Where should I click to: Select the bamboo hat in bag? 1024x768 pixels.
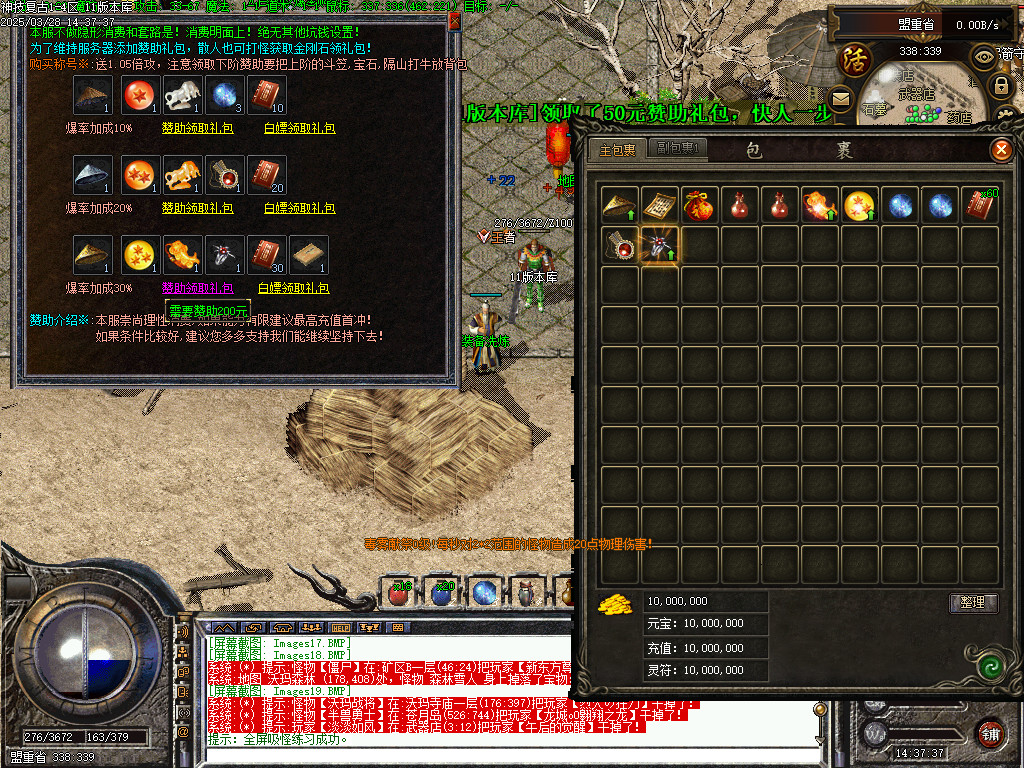point(619,205)
